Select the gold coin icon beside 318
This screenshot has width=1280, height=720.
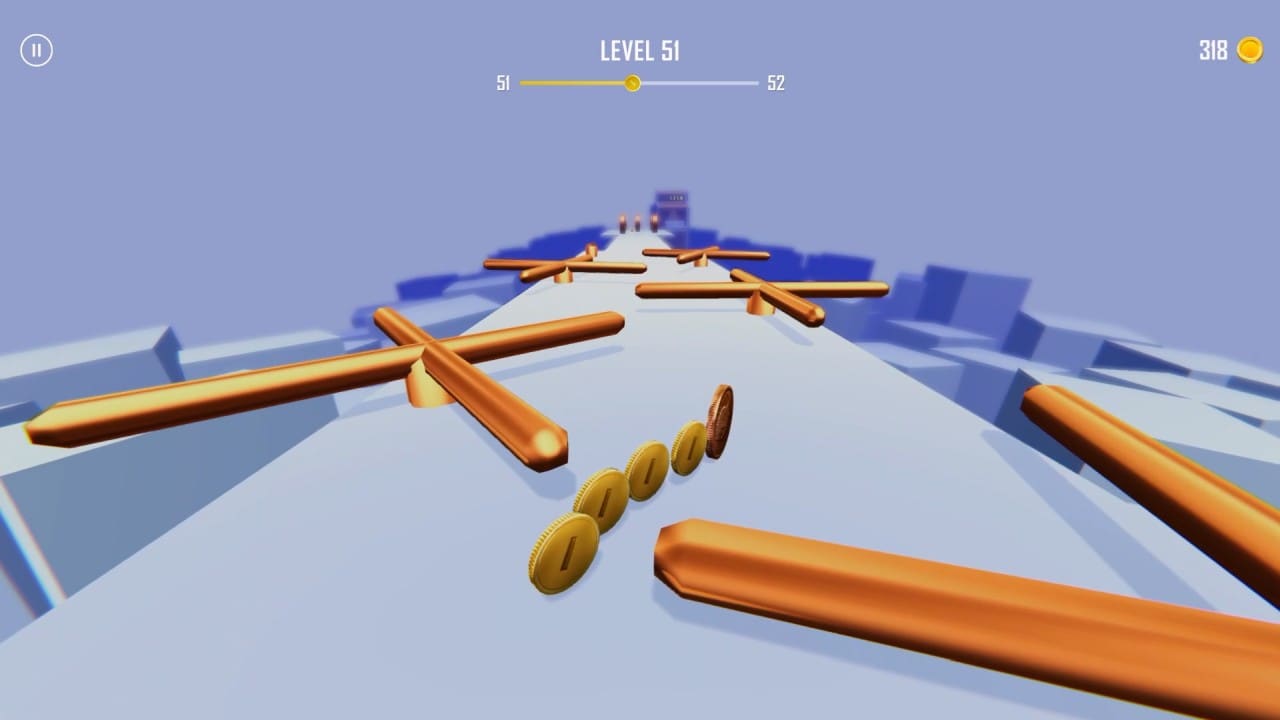pyautogui.click(x=1249, y=50)
